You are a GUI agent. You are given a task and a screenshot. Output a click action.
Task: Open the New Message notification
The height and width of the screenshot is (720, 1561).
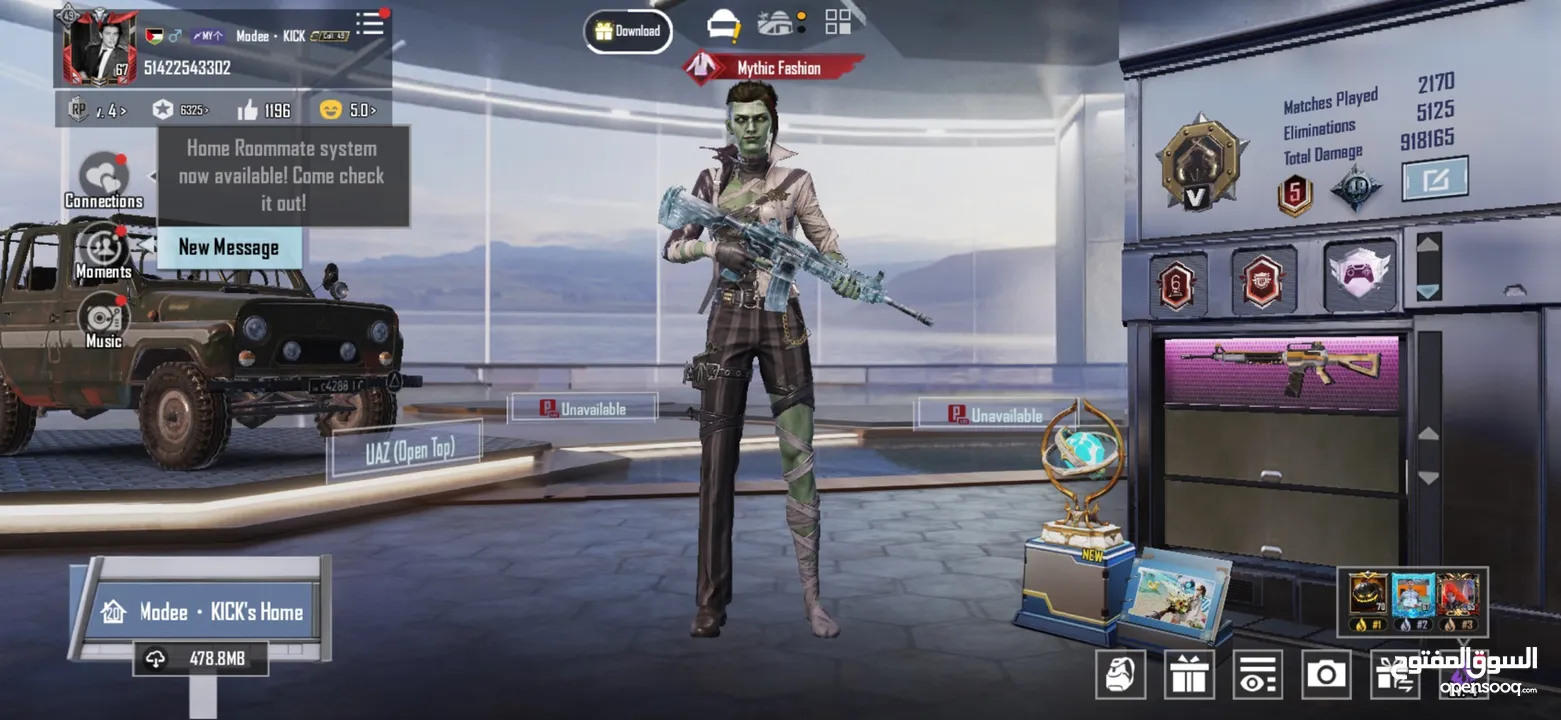[x=229, y=247]
